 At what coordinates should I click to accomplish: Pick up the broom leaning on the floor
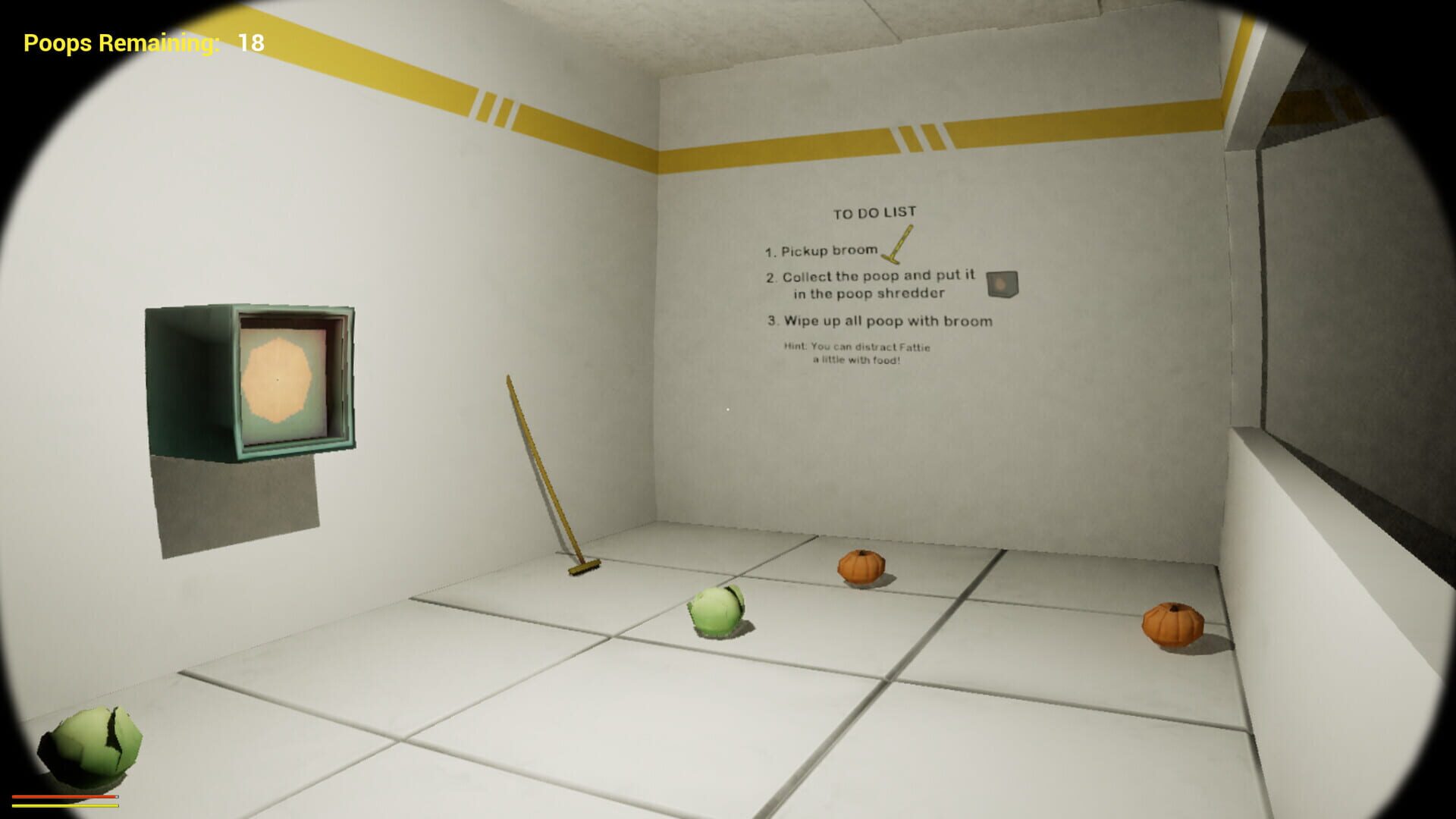pyautogui.click(x=542, y=470)
